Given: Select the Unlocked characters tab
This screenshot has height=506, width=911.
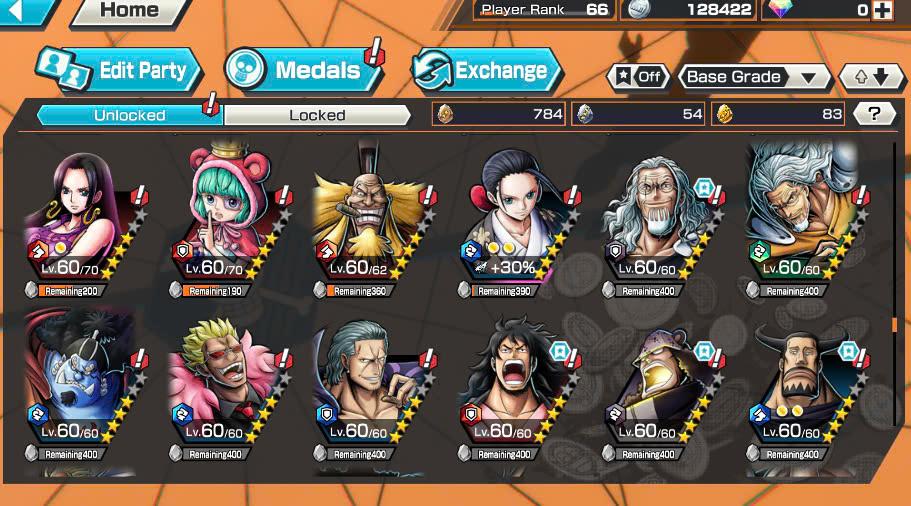Looking at the screenshot, I should 130,115.
